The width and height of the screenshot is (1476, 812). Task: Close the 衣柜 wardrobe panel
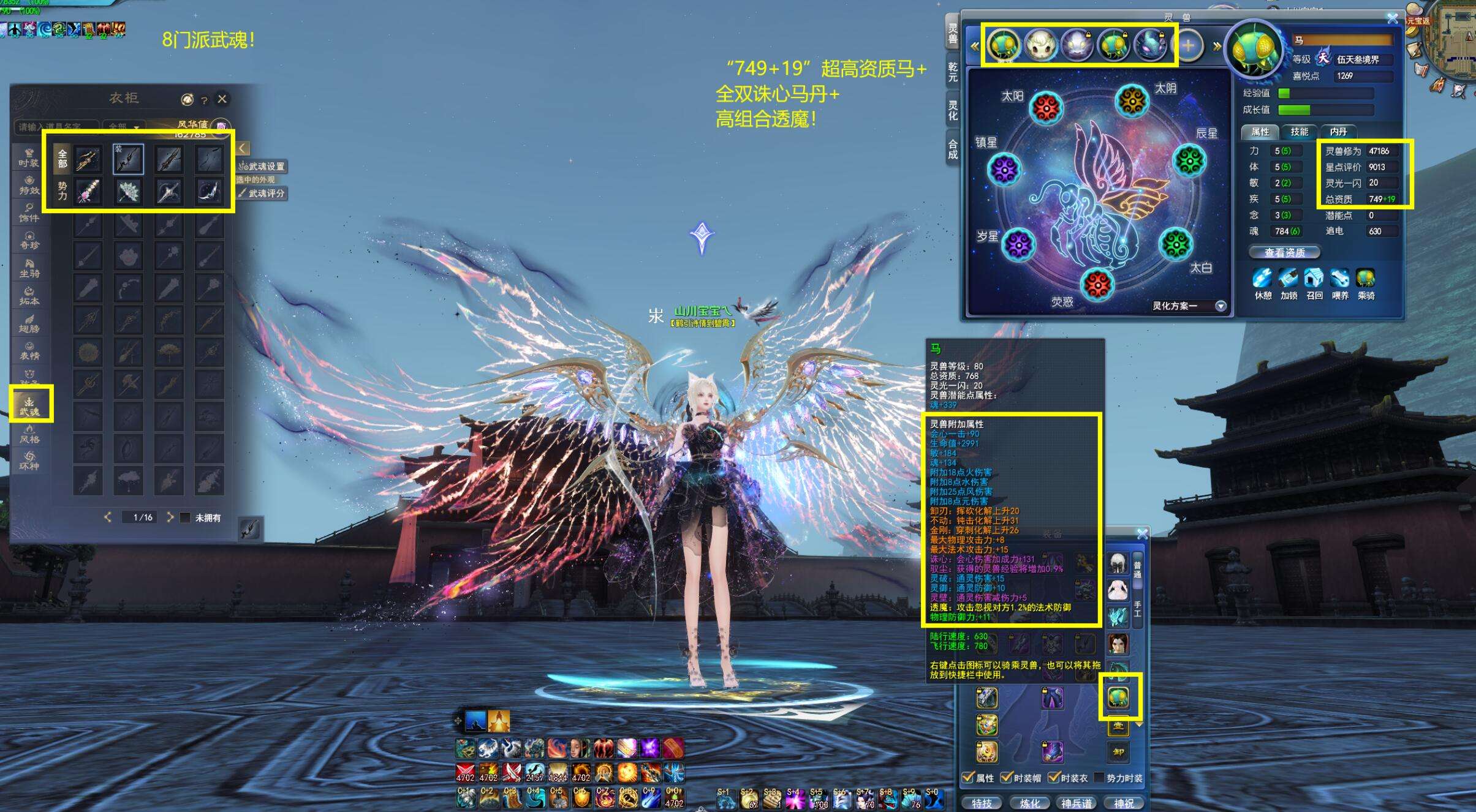[x=222, y=99]
